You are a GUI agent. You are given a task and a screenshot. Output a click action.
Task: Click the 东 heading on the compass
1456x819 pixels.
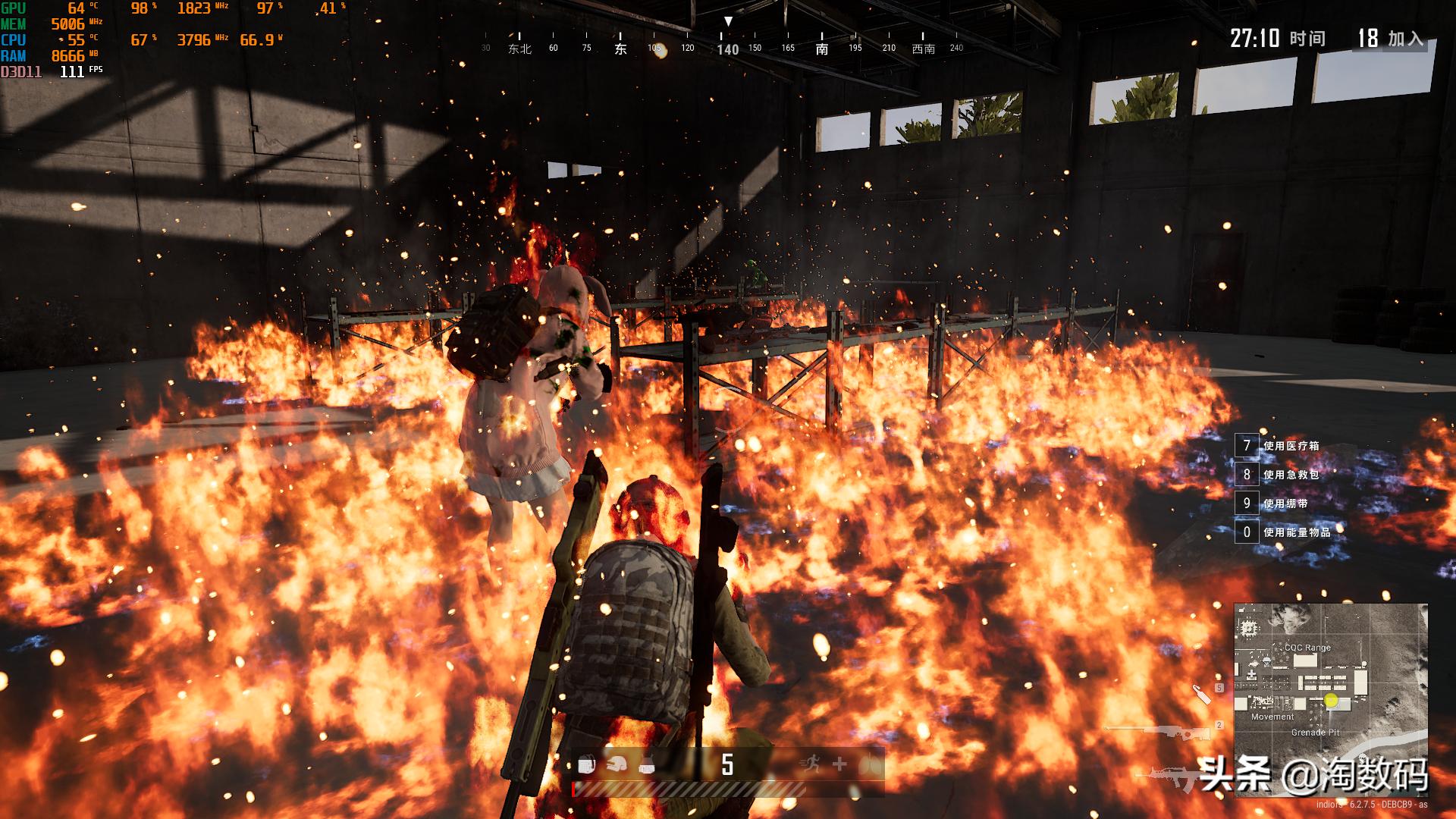tap(620, 47)
